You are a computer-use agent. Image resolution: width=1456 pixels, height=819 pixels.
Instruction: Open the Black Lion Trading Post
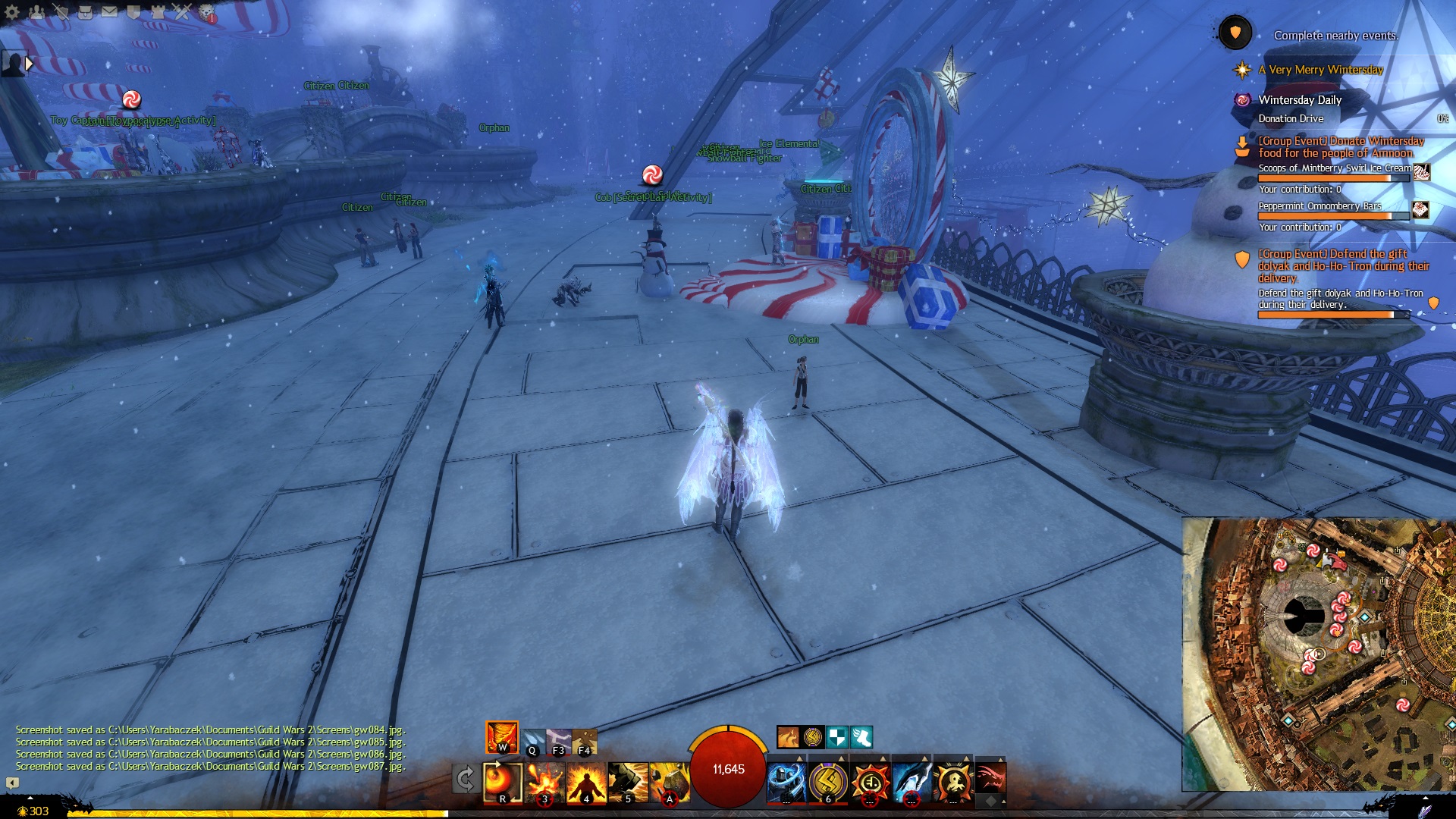[x=206, y=13]
